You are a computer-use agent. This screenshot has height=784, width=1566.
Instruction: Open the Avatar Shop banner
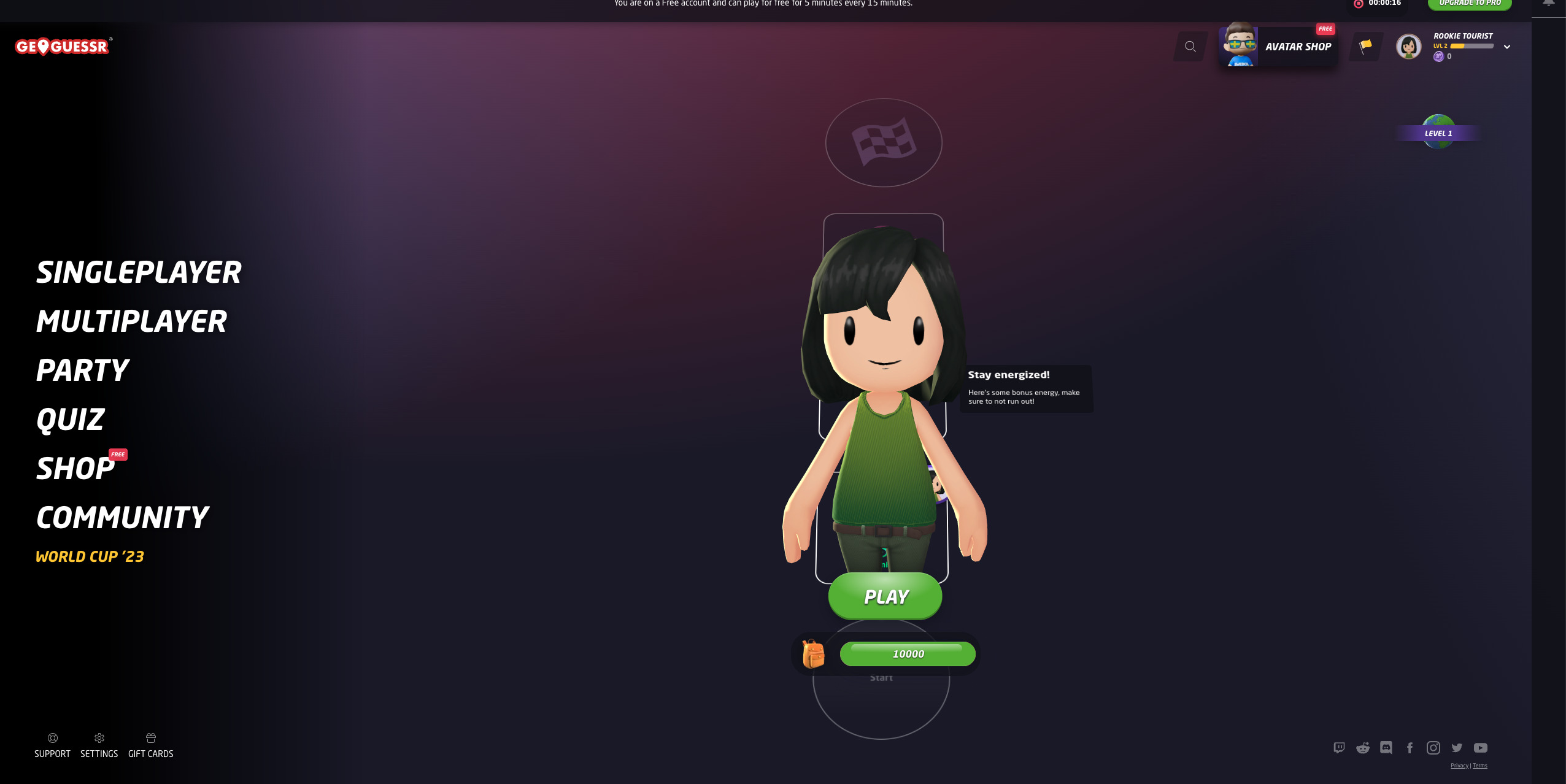tap(1278, 47)
